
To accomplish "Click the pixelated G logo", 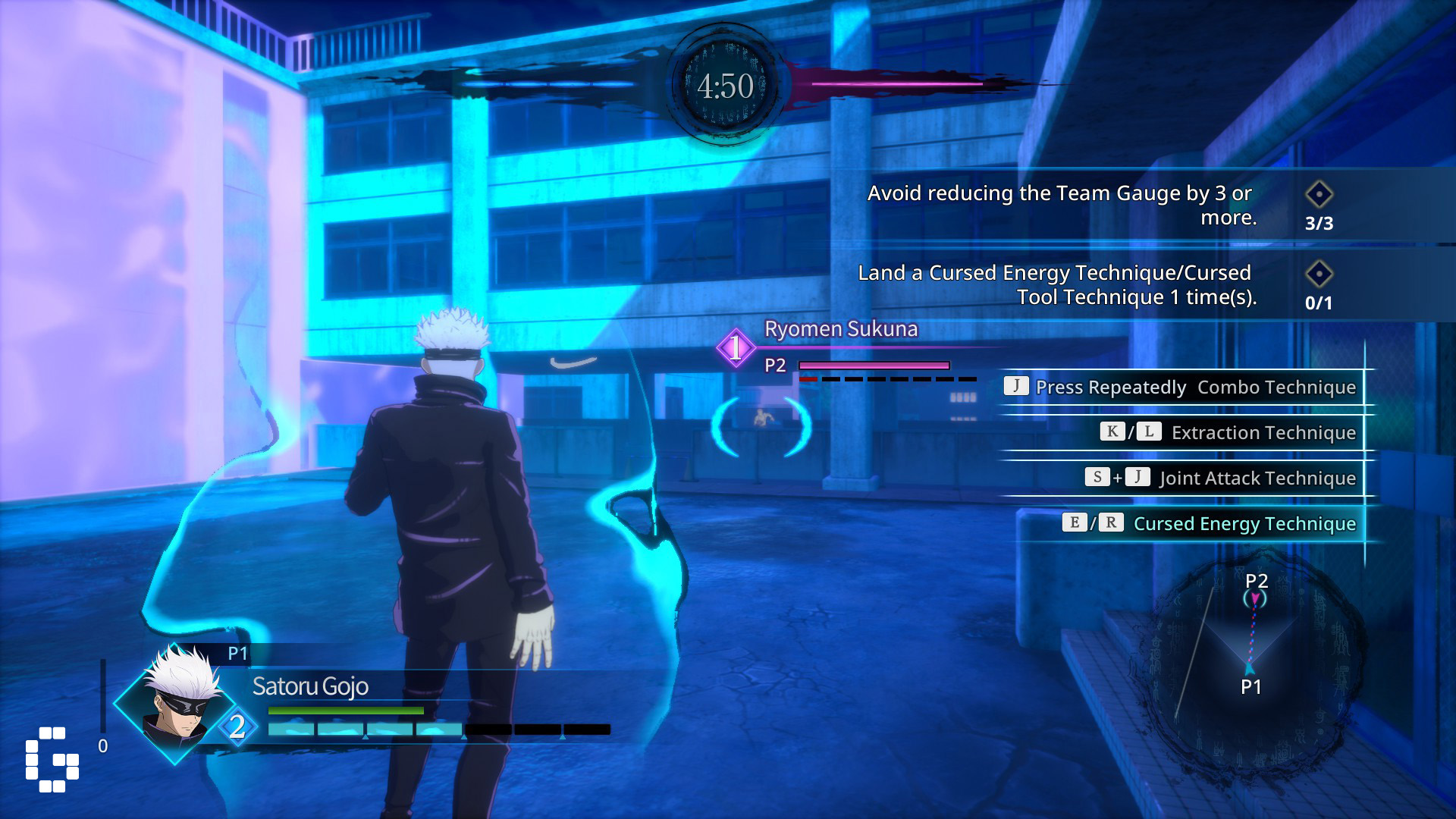I will [x=52, y=759].
